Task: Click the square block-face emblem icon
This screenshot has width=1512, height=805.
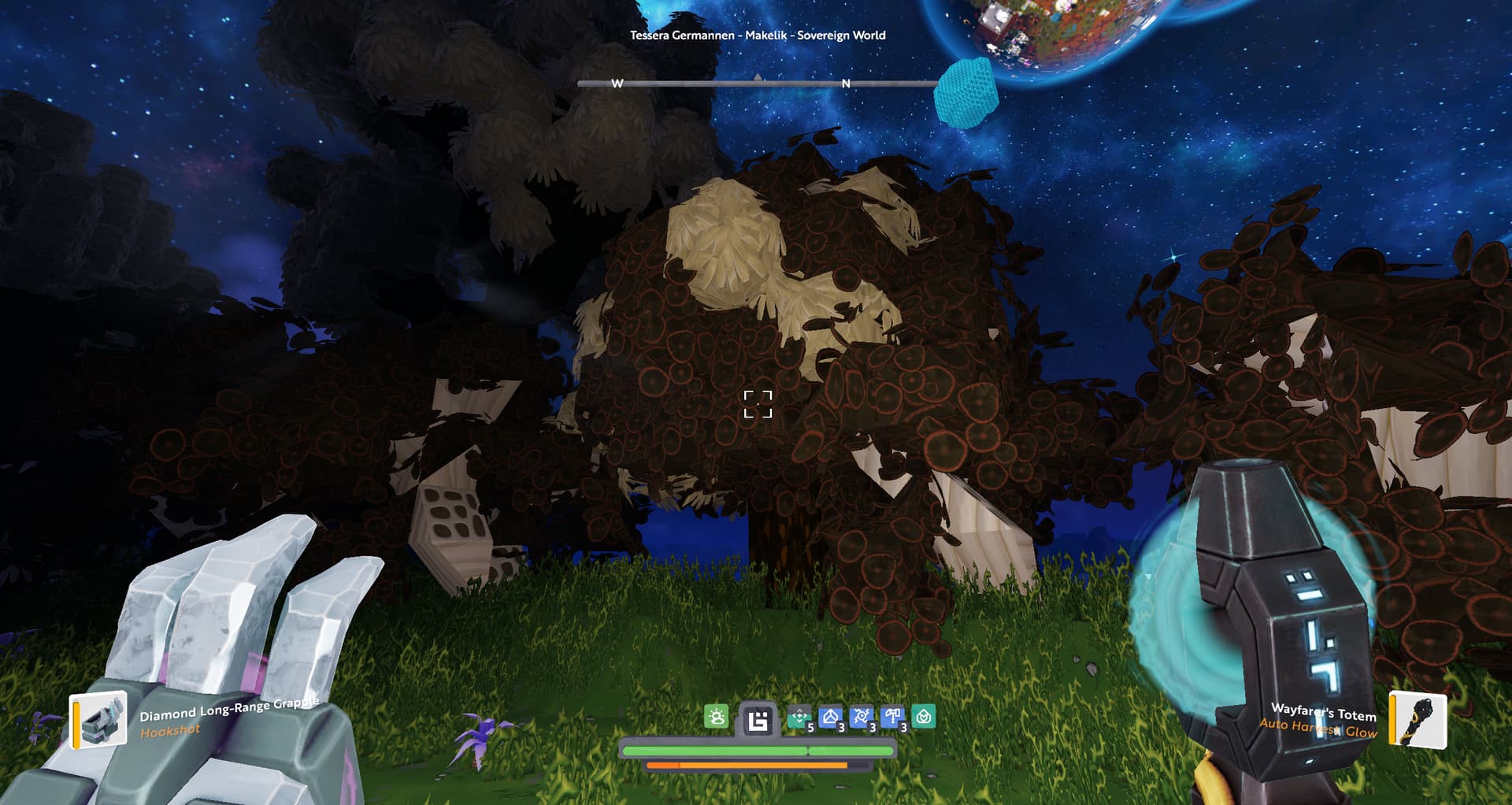Action: coord(758,721)
